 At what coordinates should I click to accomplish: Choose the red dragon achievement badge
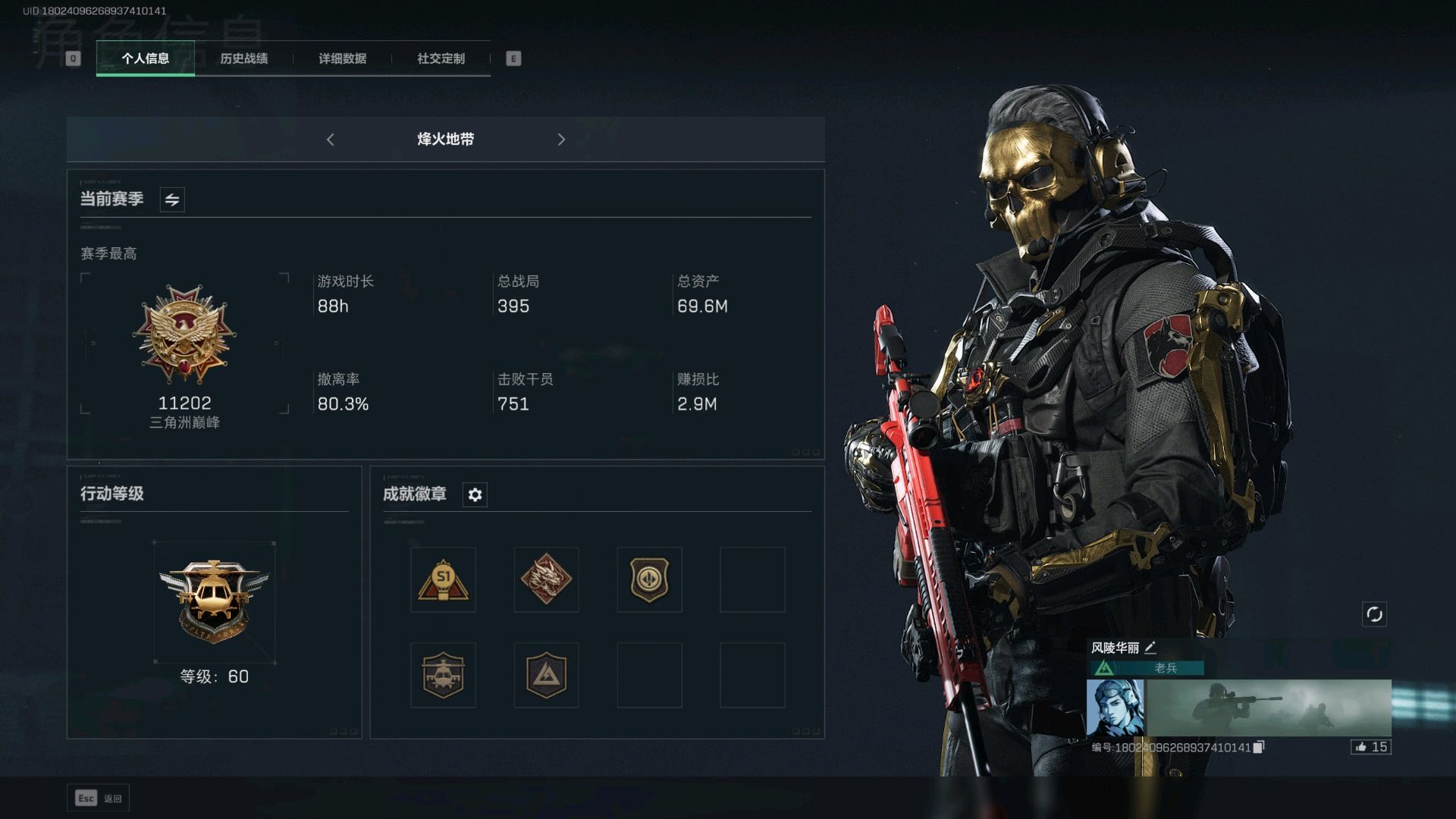546,580
